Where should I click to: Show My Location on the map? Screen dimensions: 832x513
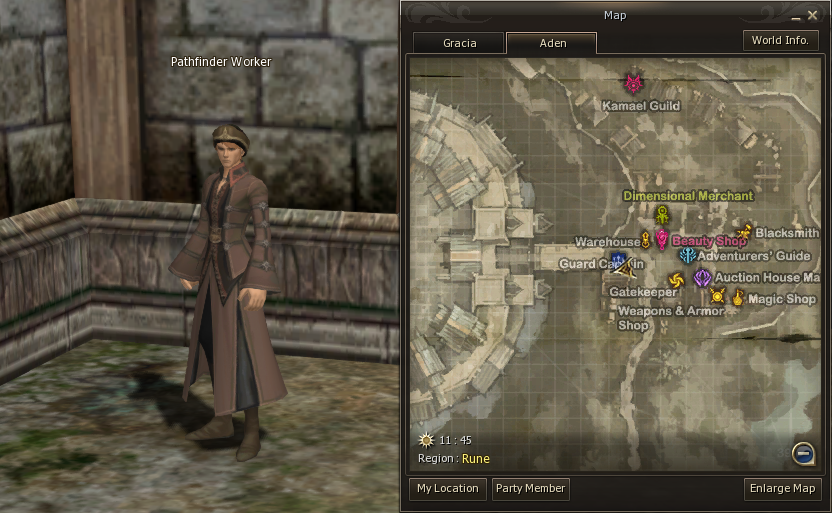(x=447, y=488)
